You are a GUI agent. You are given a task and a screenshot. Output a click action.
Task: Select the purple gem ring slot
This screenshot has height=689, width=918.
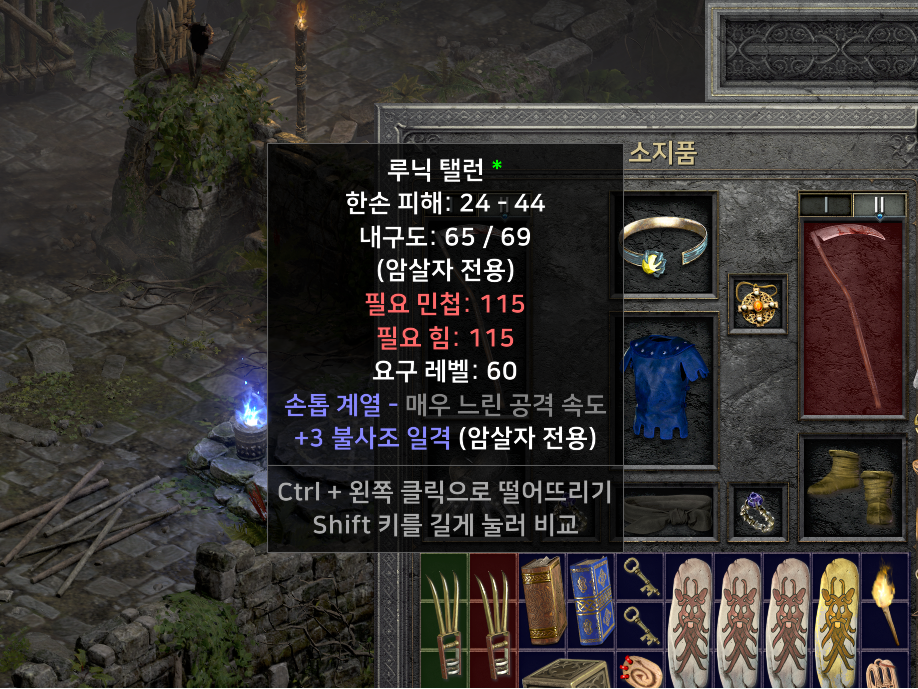[757, 514]
